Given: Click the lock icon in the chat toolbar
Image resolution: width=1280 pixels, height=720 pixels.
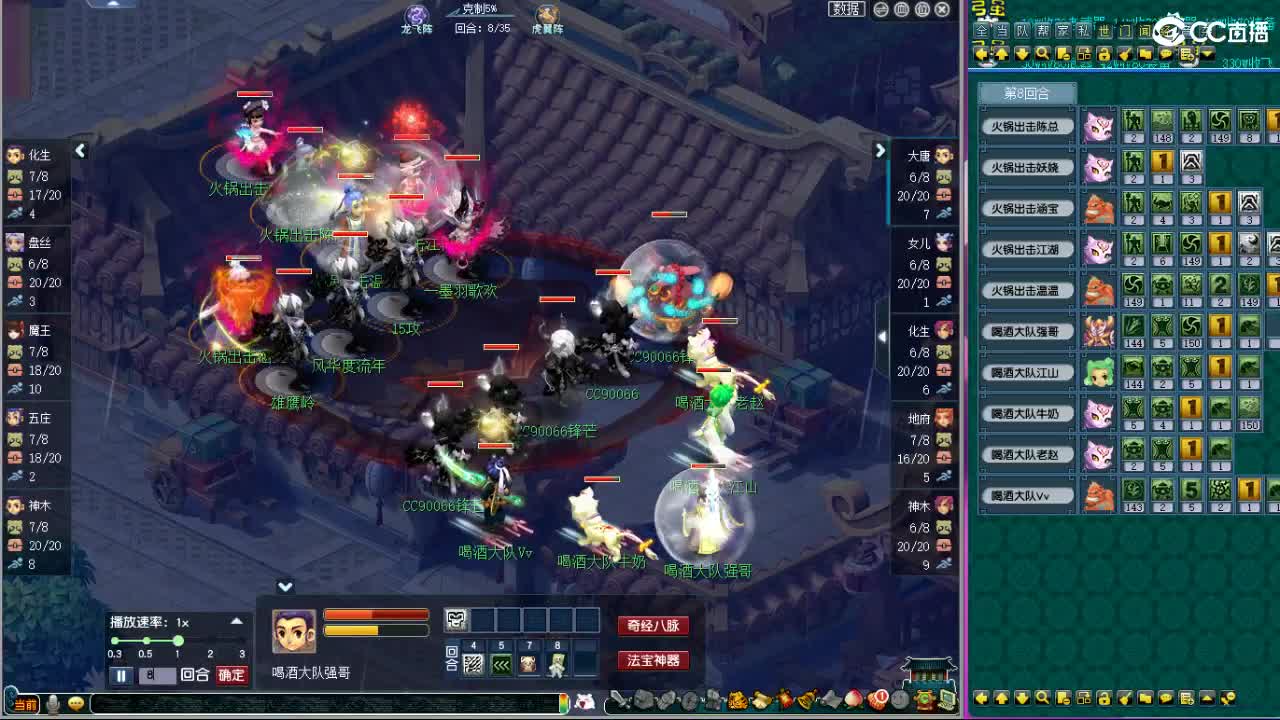Looking at the screenshot, I should pos(1104,53).
